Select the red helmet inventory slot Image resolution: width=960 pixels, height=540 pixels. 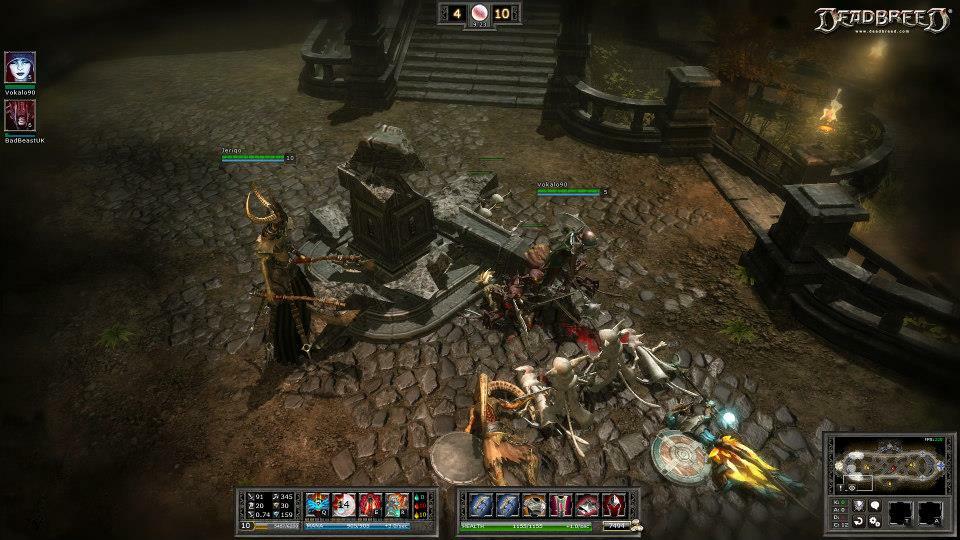[612, 505]
